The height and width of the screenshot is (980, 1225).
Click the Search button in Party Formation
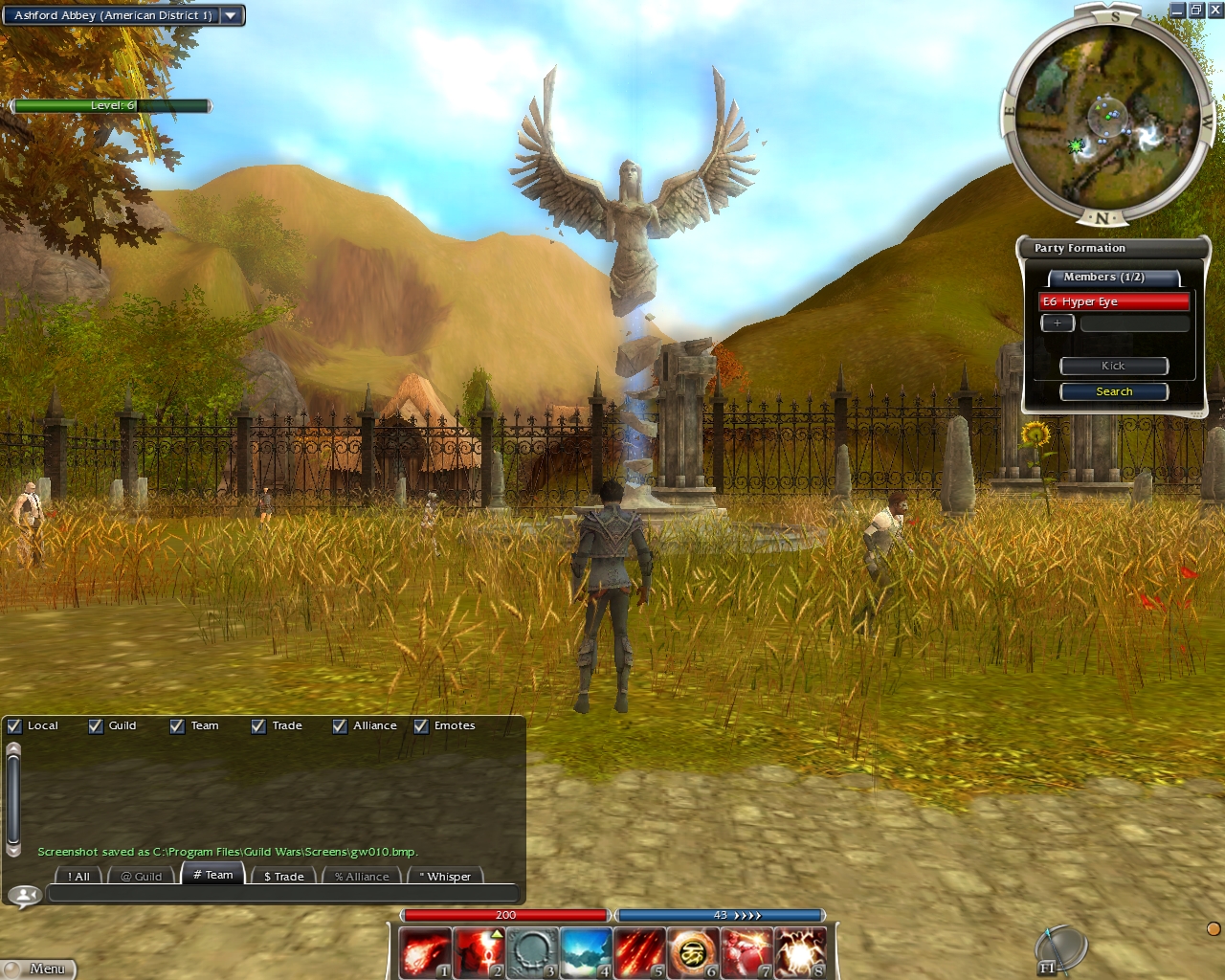[x=1114, y=391]
